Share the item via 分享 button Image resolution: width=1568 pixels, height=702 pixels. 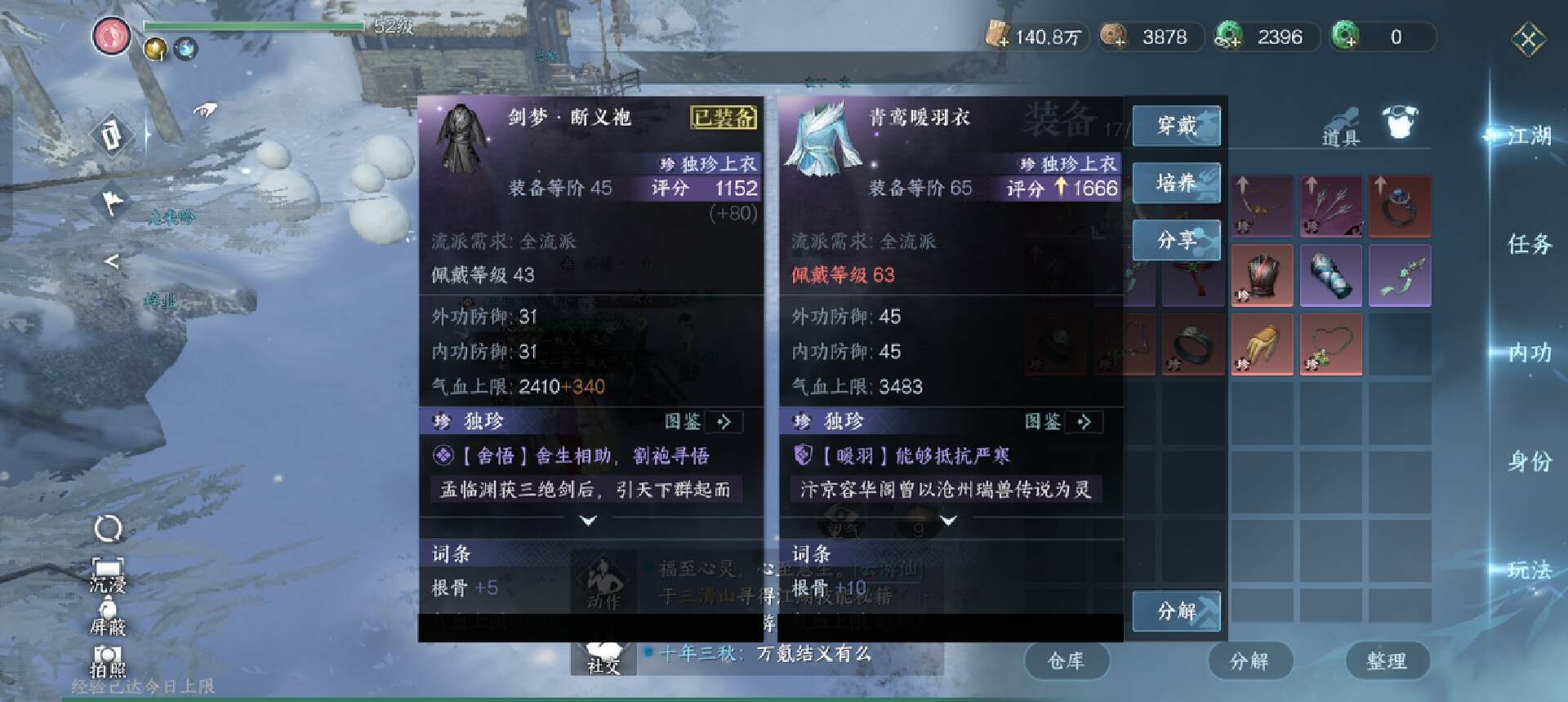click(x=1176, y=240)
